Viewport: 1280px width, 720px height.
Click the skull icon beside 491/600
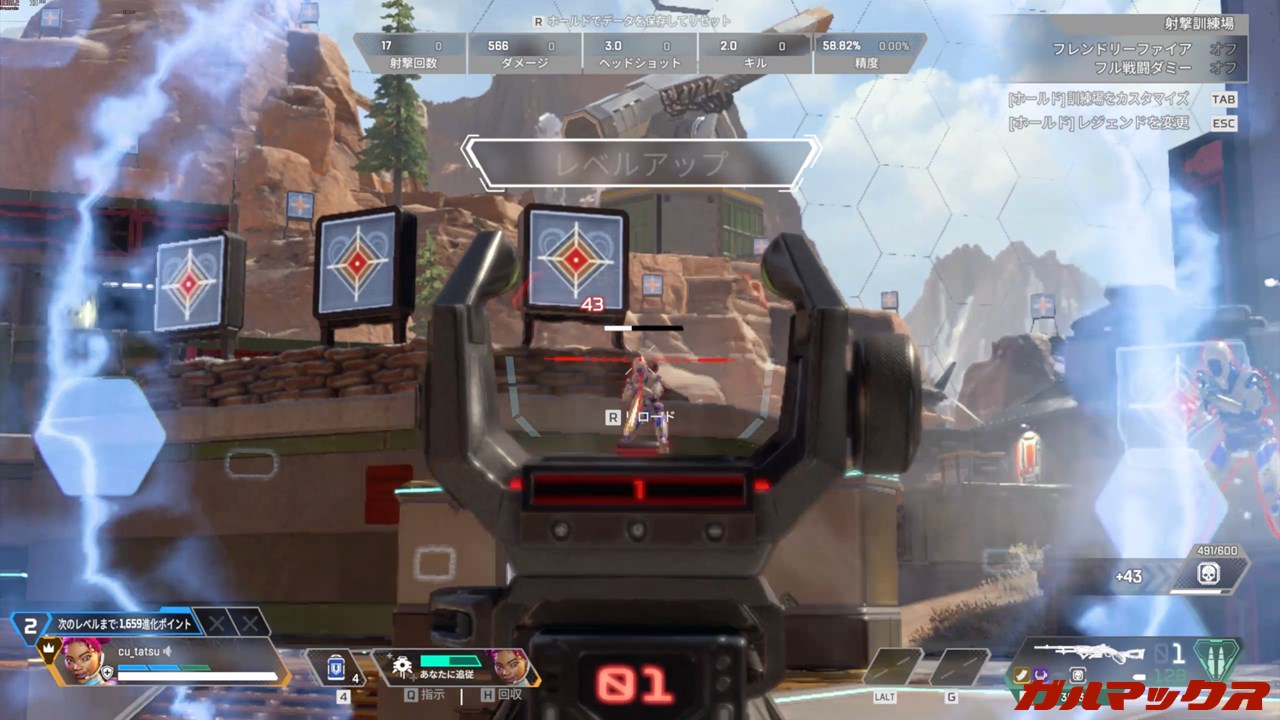pos(1210,574)
